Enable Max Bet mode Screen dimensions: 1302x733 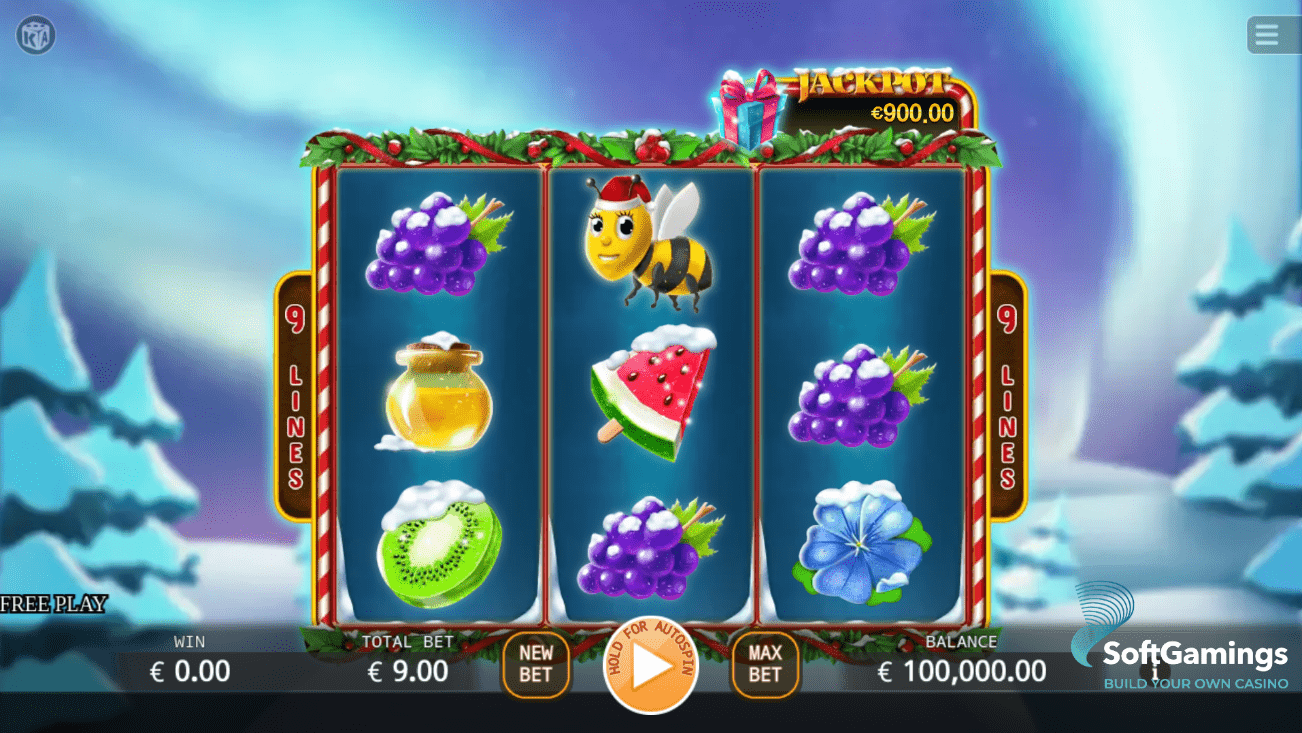tap(765, 662)
